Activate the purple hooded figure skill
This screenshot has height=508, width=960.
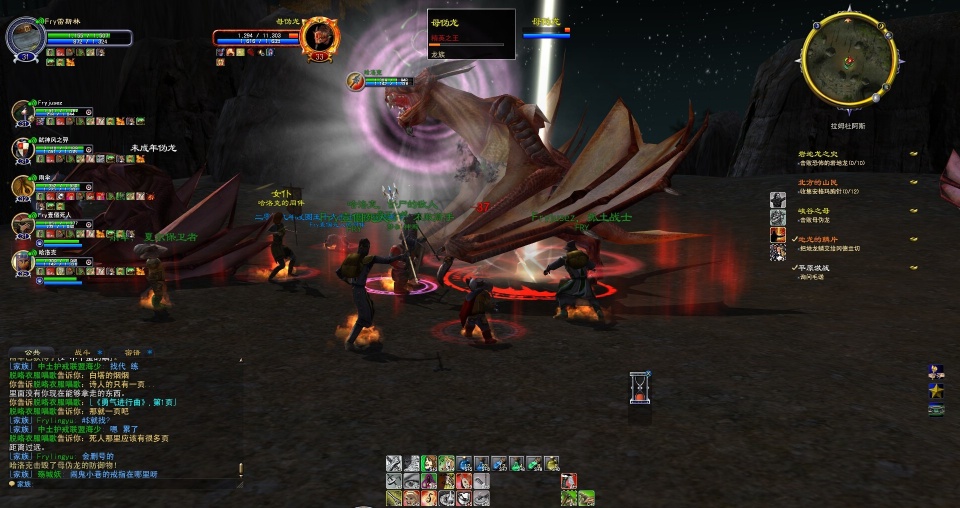(428, 481)
